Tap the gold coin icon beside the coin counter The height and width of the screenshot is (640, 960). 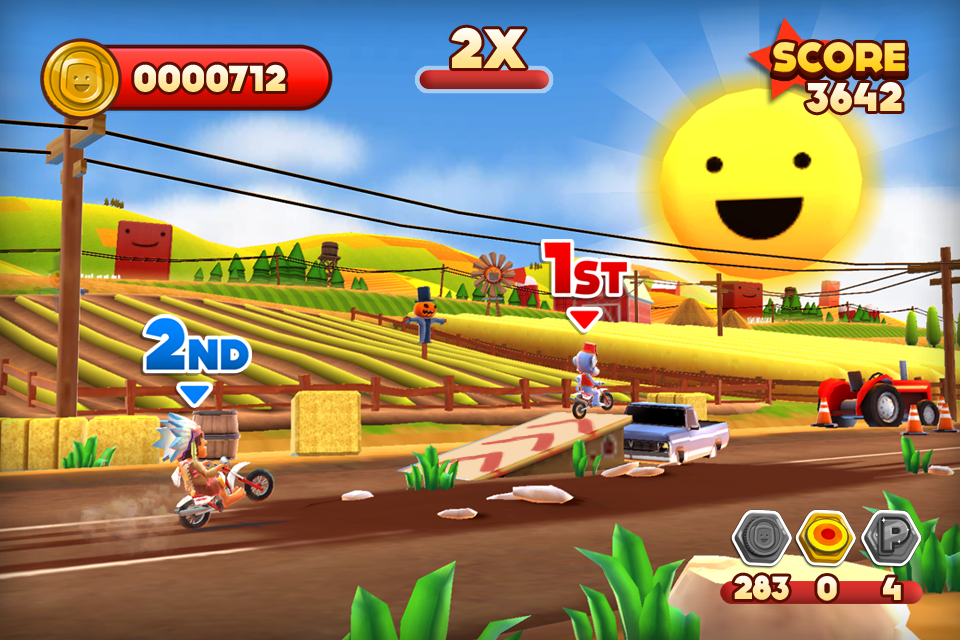(x=81, y=79)
